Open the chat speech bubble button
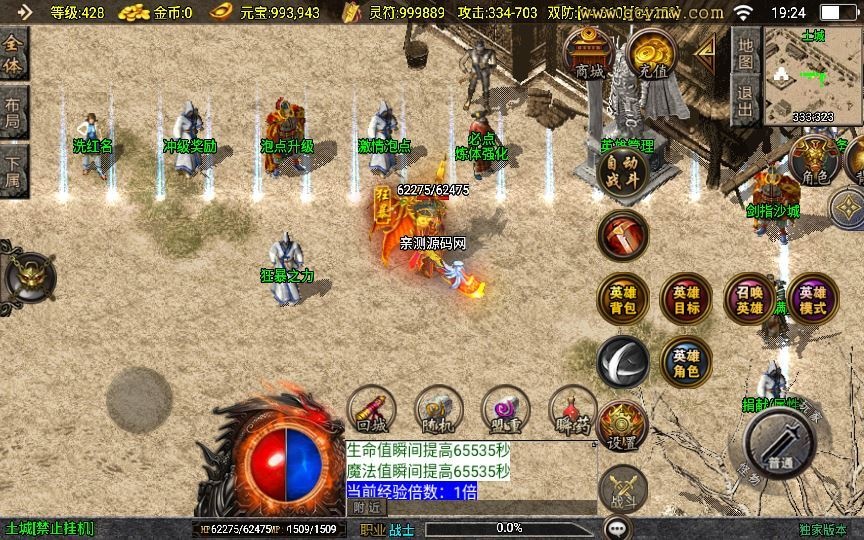This screenshot has height=540, width=864. pos(619,527)
